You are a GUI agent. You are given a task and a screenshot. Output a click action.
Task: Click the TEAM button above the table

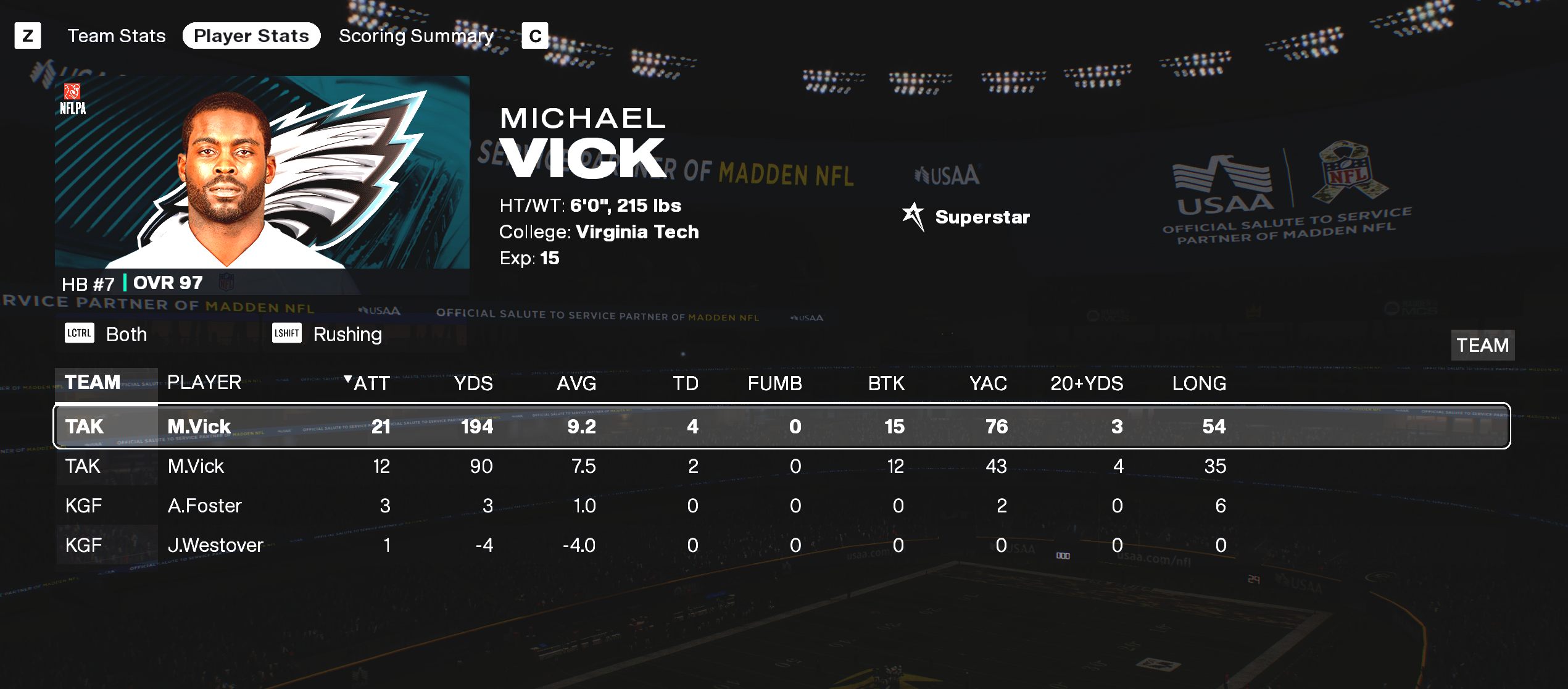(x=1482, y=345)
